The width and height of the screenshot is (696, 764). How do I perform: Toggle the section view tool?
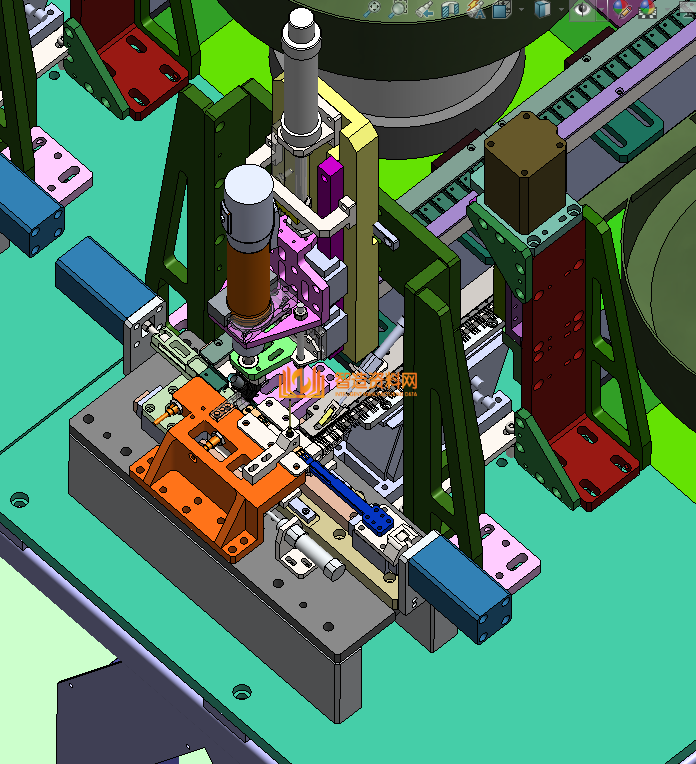point(449,10)
